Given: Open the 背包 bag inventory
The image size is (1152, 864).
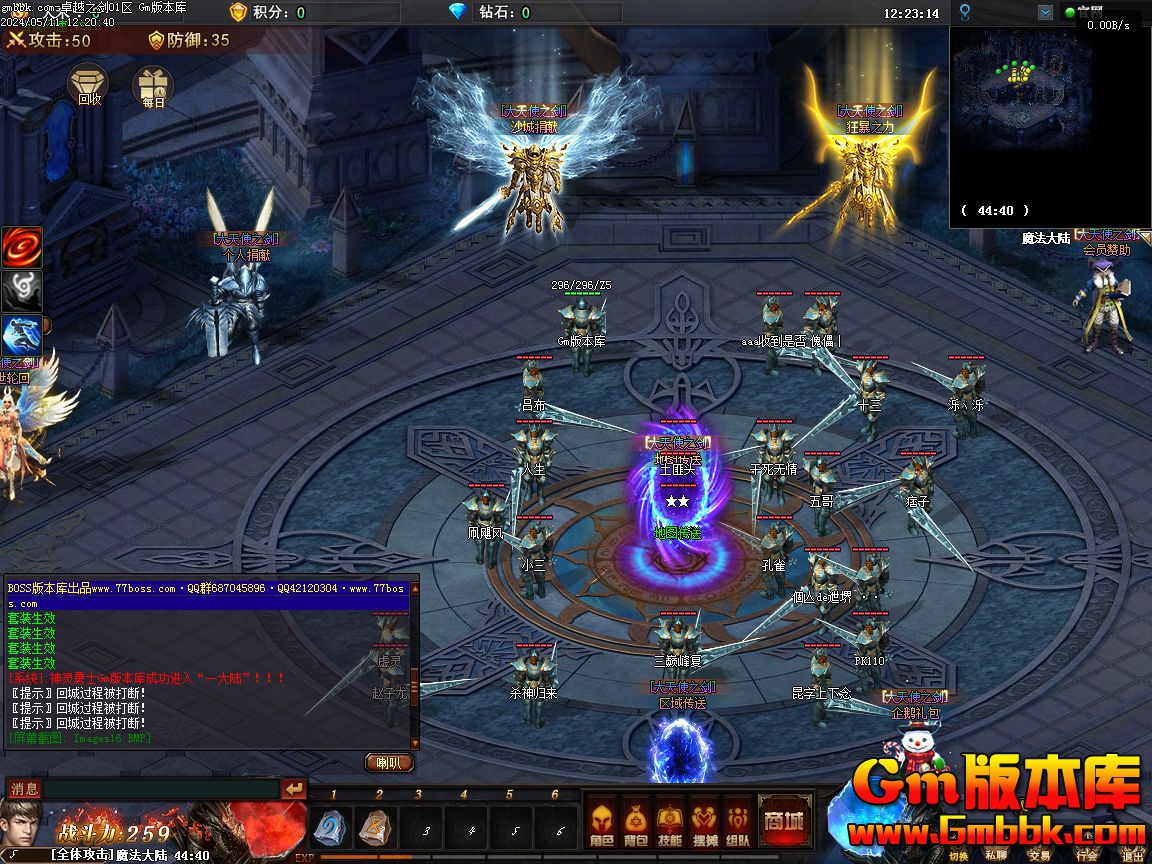Looking at the screenshot, I should pos(635,822).
